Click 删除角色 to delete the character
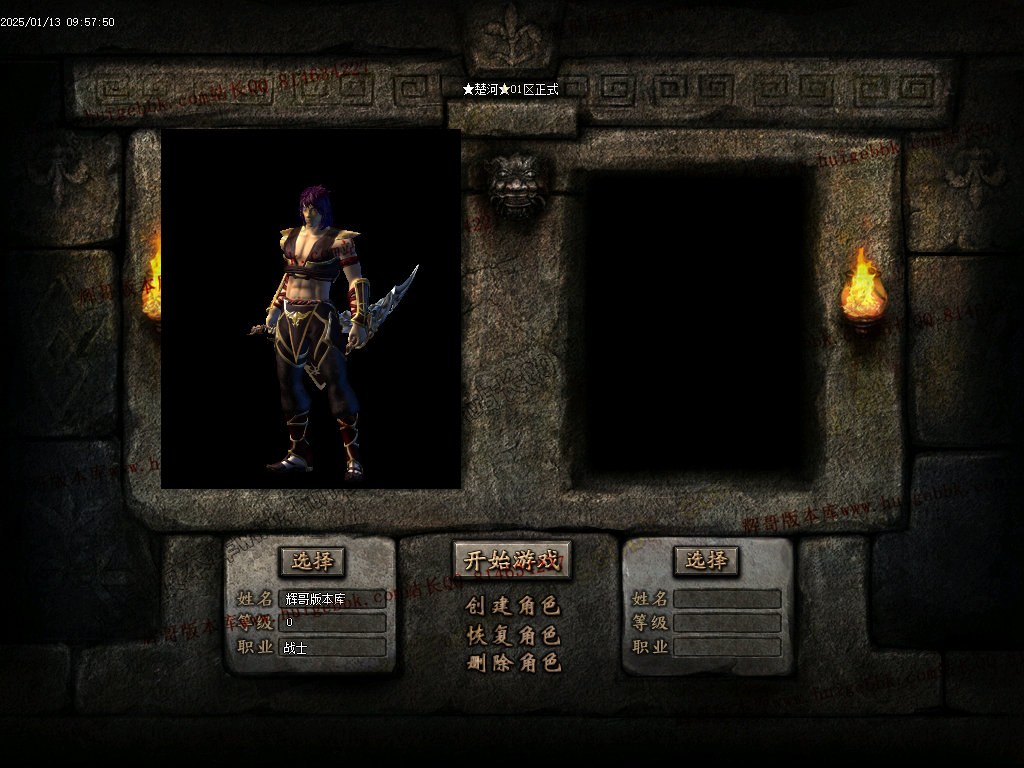The height and width of the screenshot is (768, 1024). (x=513, y=662)
